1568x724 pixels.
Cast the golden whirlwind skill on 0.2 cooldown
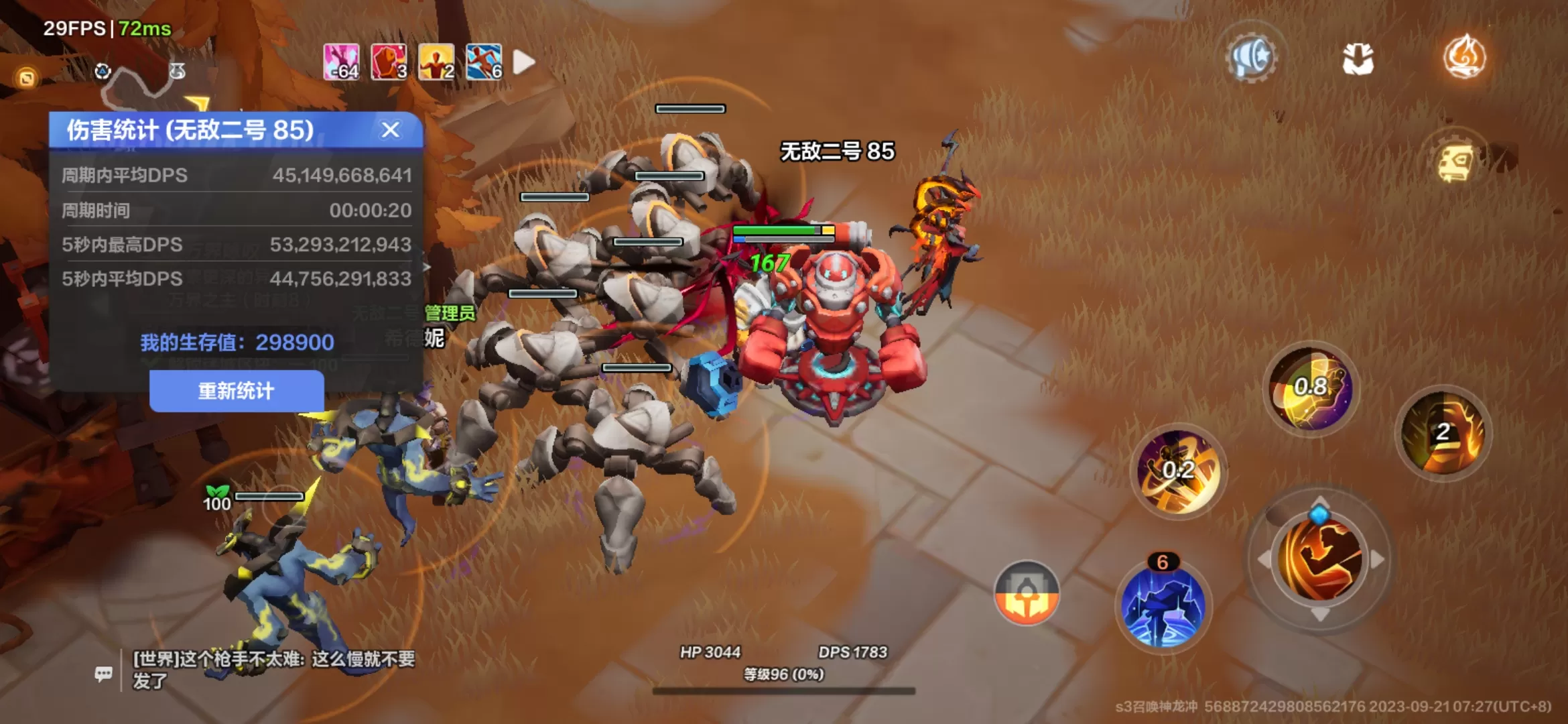pyautogui.click(x=1178, y=471)
